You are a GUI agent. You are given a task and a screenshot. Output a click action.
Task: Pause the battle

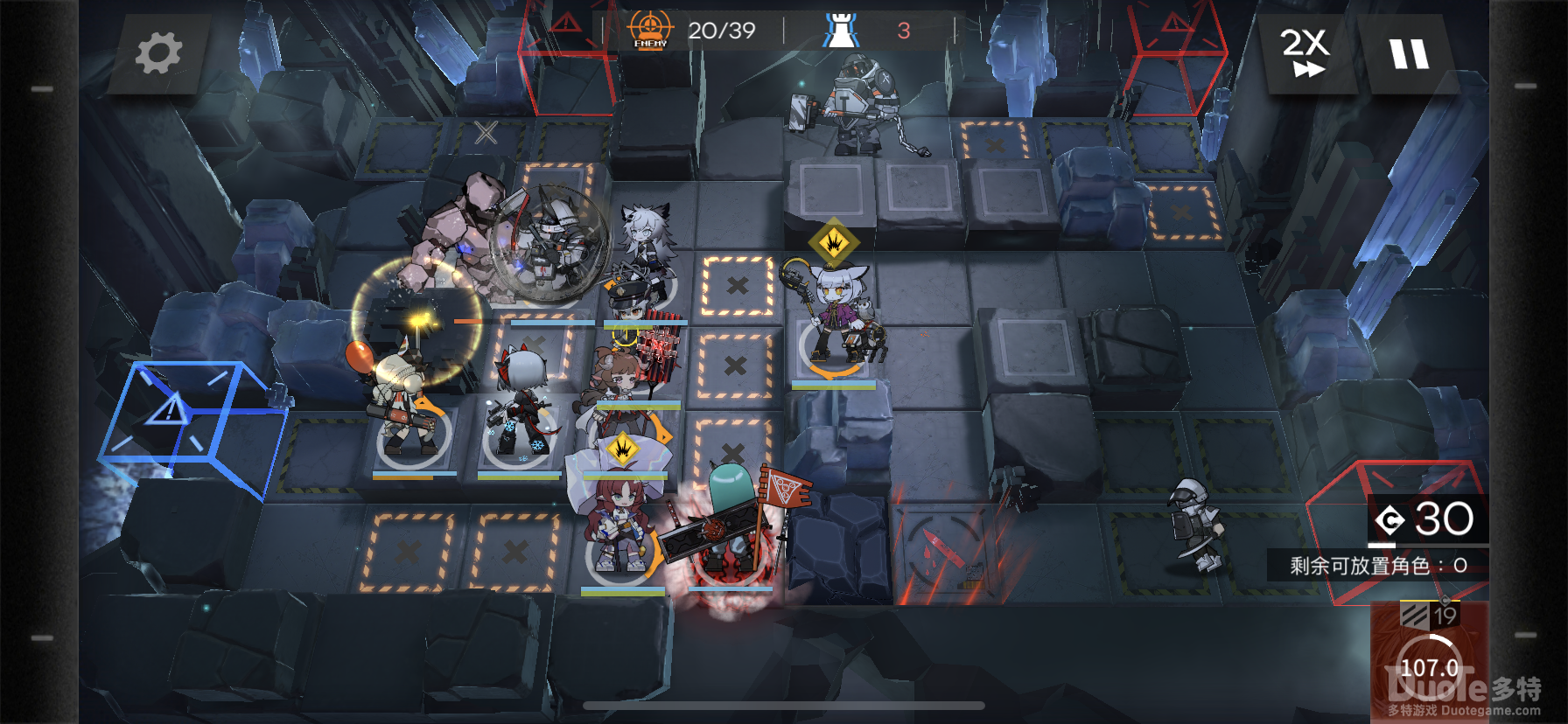1409,54
